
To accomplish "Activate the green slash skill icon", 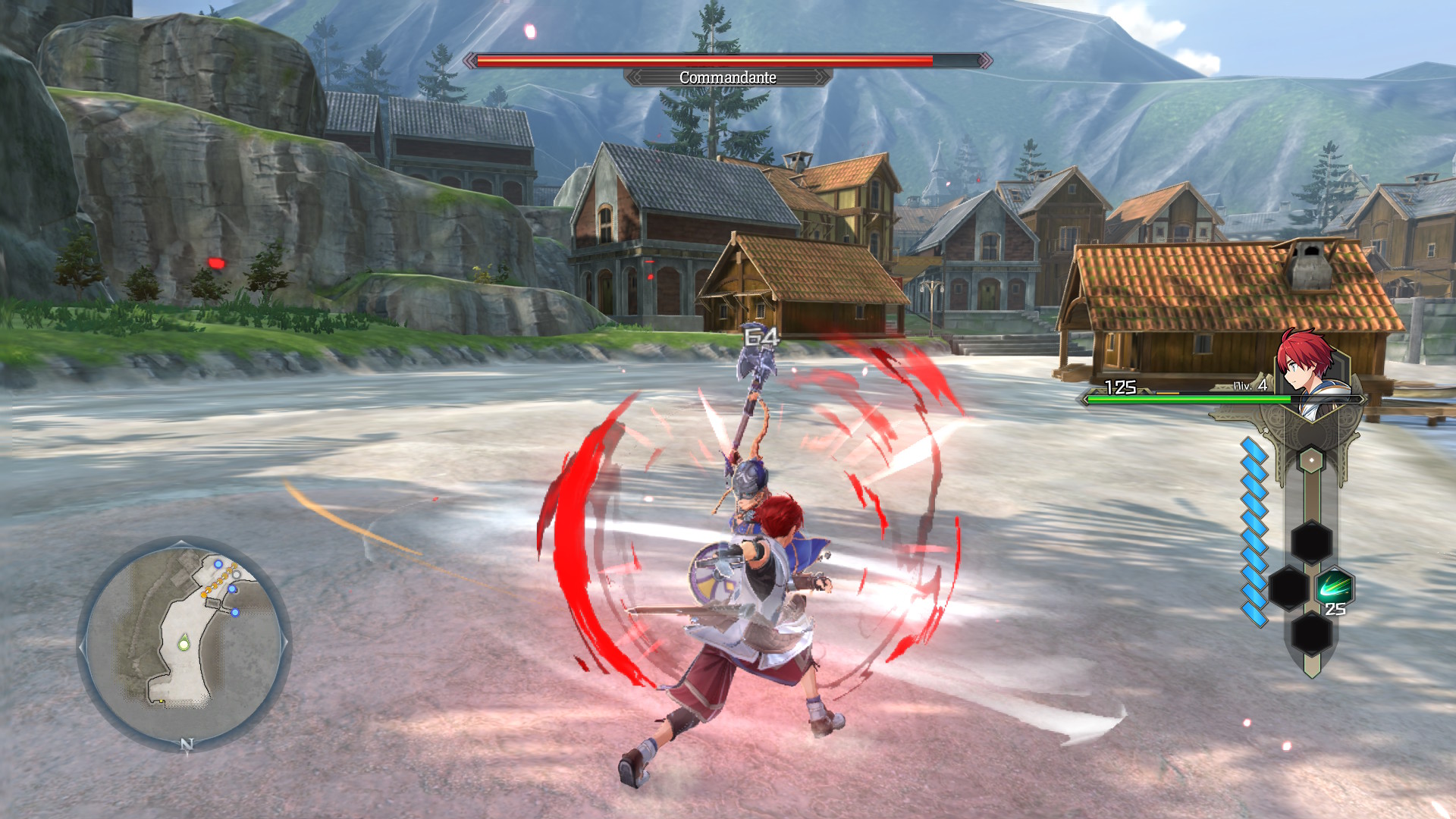I will point(1333,588).
